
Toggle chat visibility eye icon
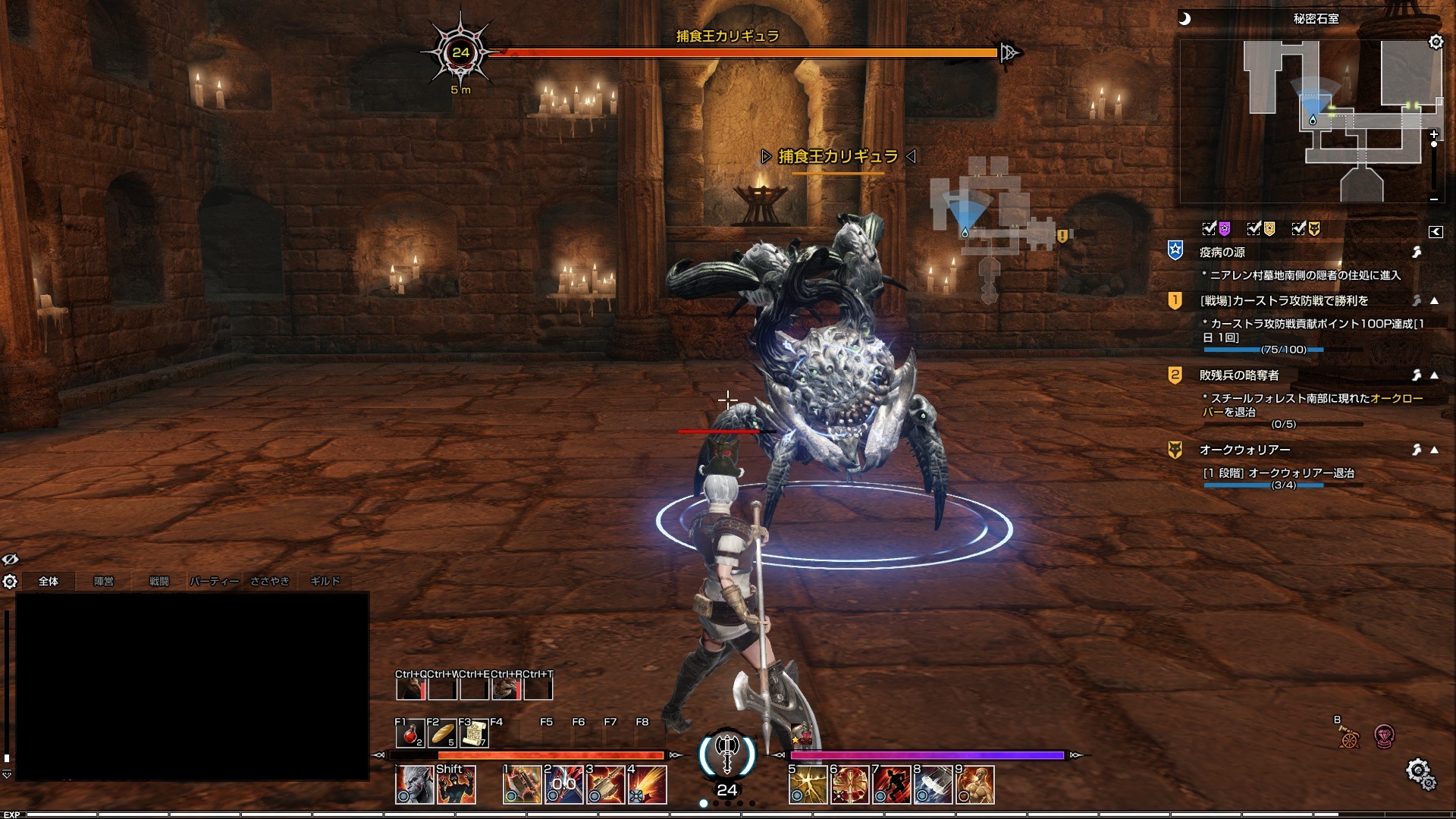[10, 560]
